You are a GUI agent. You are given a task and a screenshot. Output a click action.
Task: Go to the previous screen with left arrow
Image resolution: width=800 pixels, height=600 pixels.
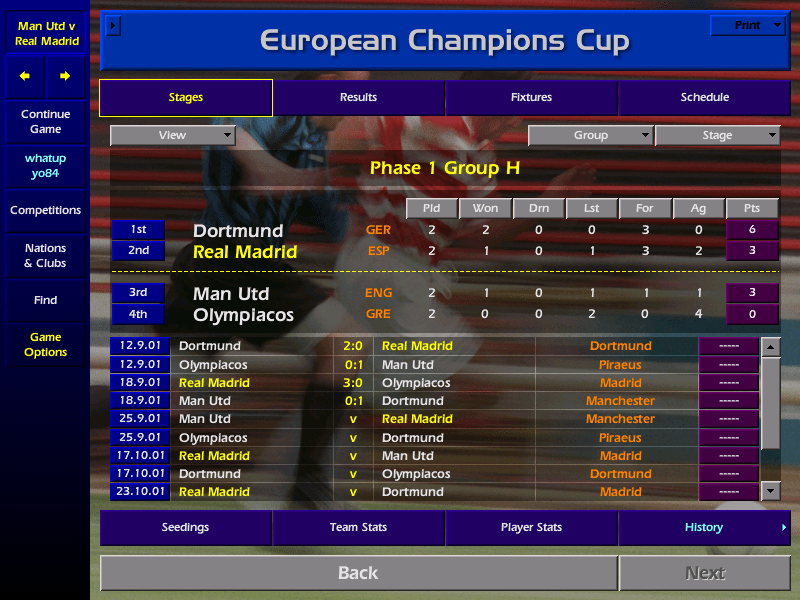pos(25,76)
